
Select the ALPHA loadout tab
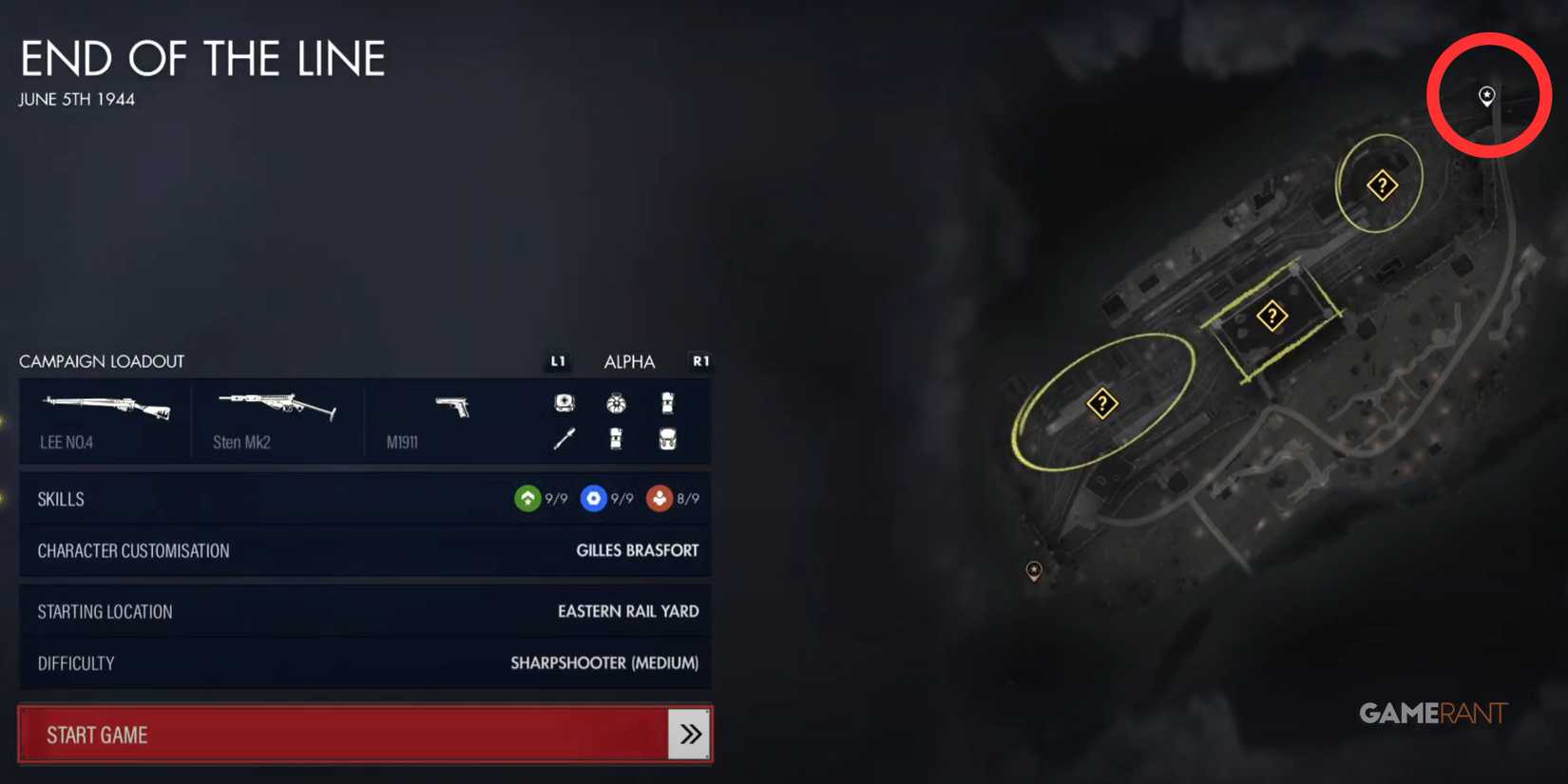pos(629,361)
